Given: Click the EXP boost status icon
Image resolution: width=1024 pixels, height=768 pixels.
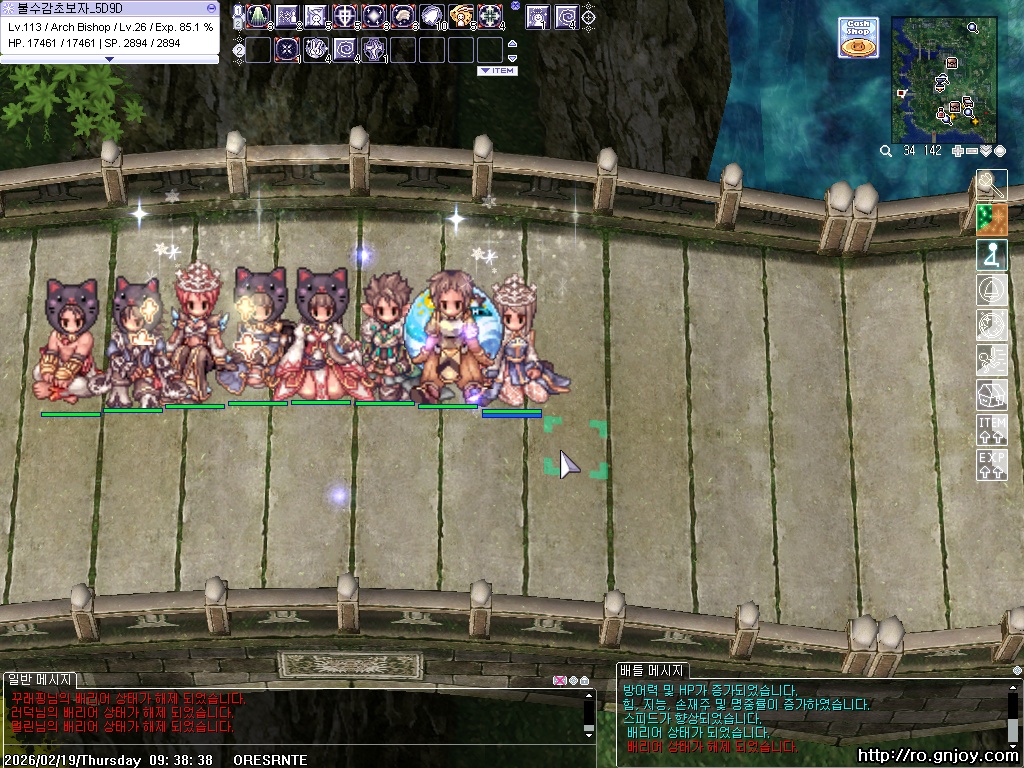Looking at the screenshot, I should pyautogui.click(x=991, y=465).
